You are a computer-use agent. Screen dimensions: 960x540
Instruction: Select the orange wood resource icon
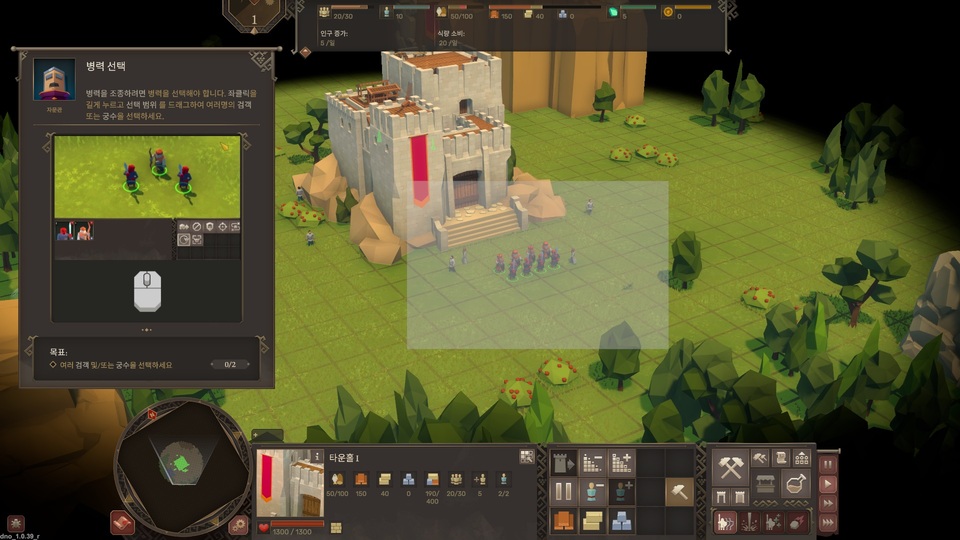tap(563, 521)
